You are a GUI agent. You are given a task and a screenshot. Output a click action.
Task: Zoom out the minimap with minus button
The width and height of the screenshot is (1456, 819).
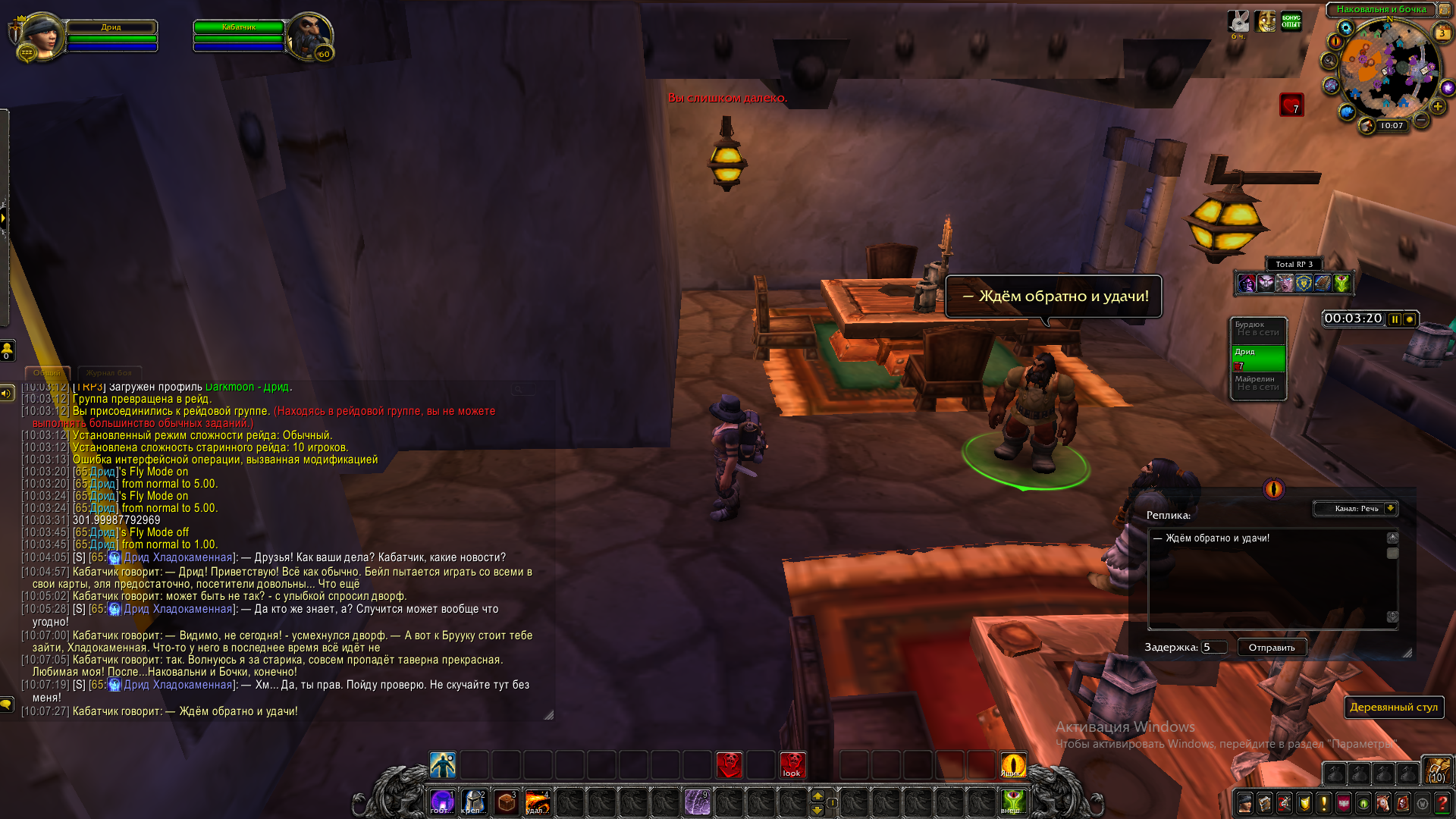click(x=1422, y=120)
